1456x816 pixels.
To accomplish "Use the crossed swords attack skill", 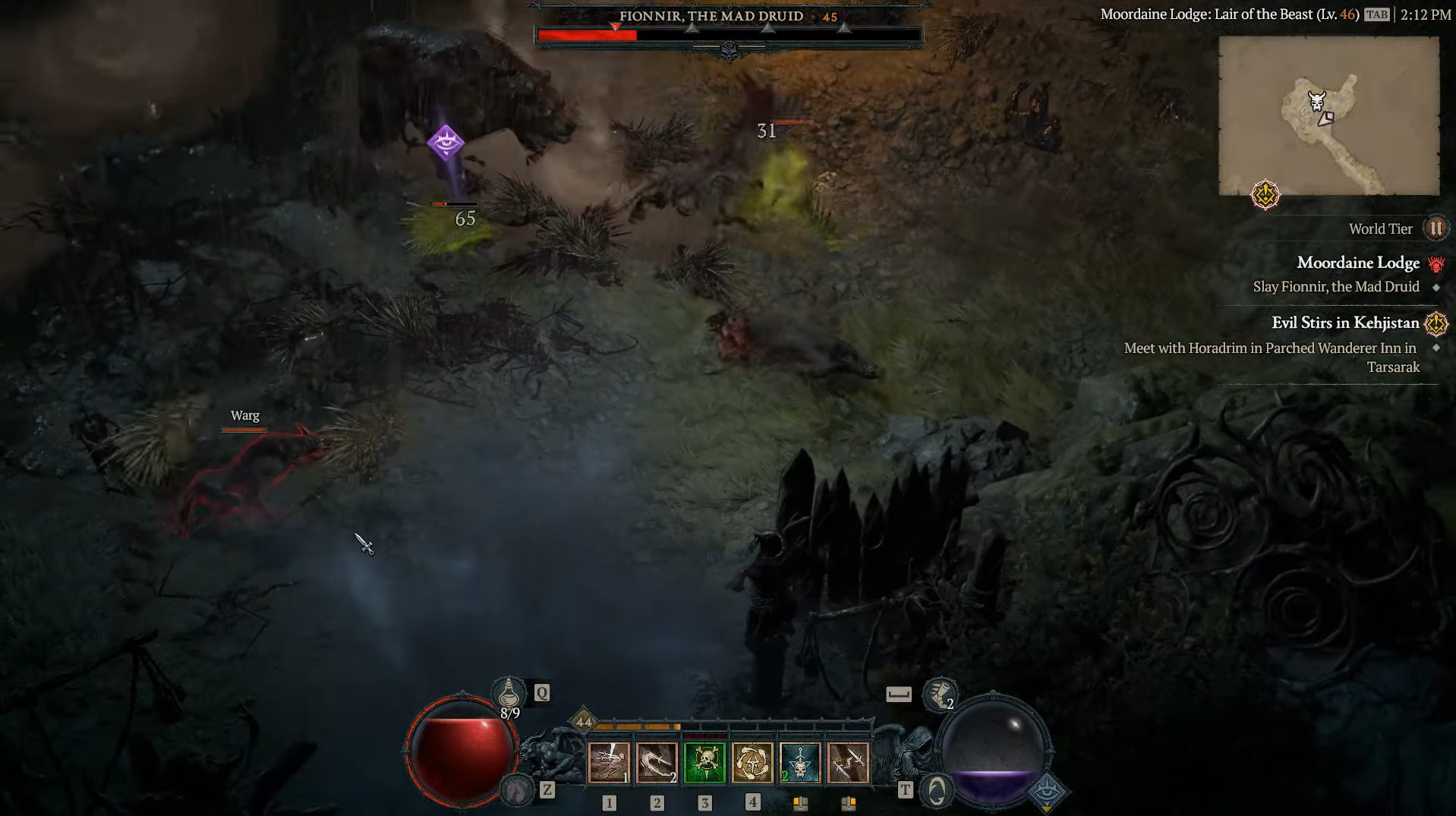I will (x=848, y=762).
